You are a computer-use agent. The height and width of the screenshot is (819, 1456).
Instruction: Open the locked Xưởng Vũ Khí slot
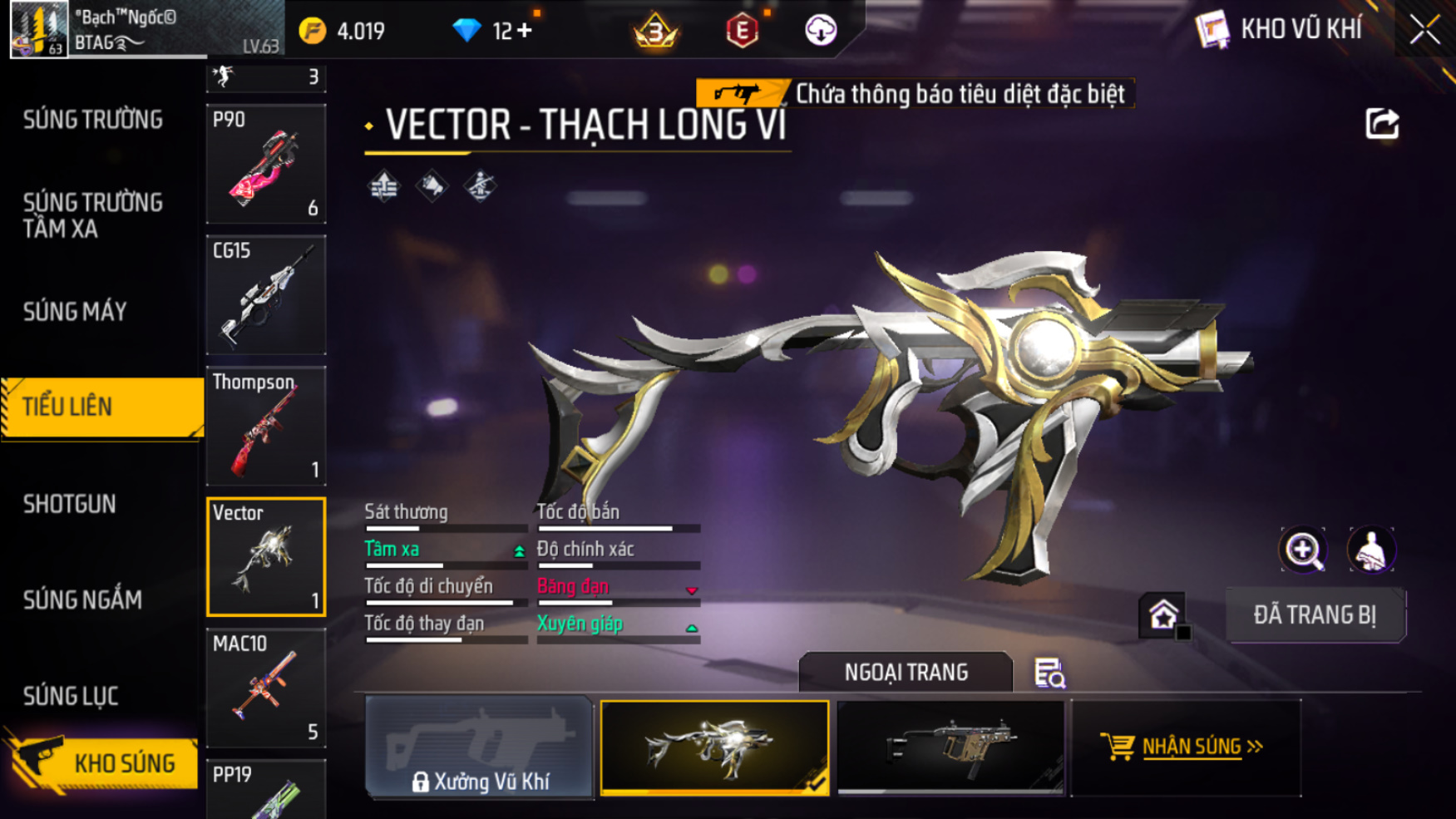[479, 747]
